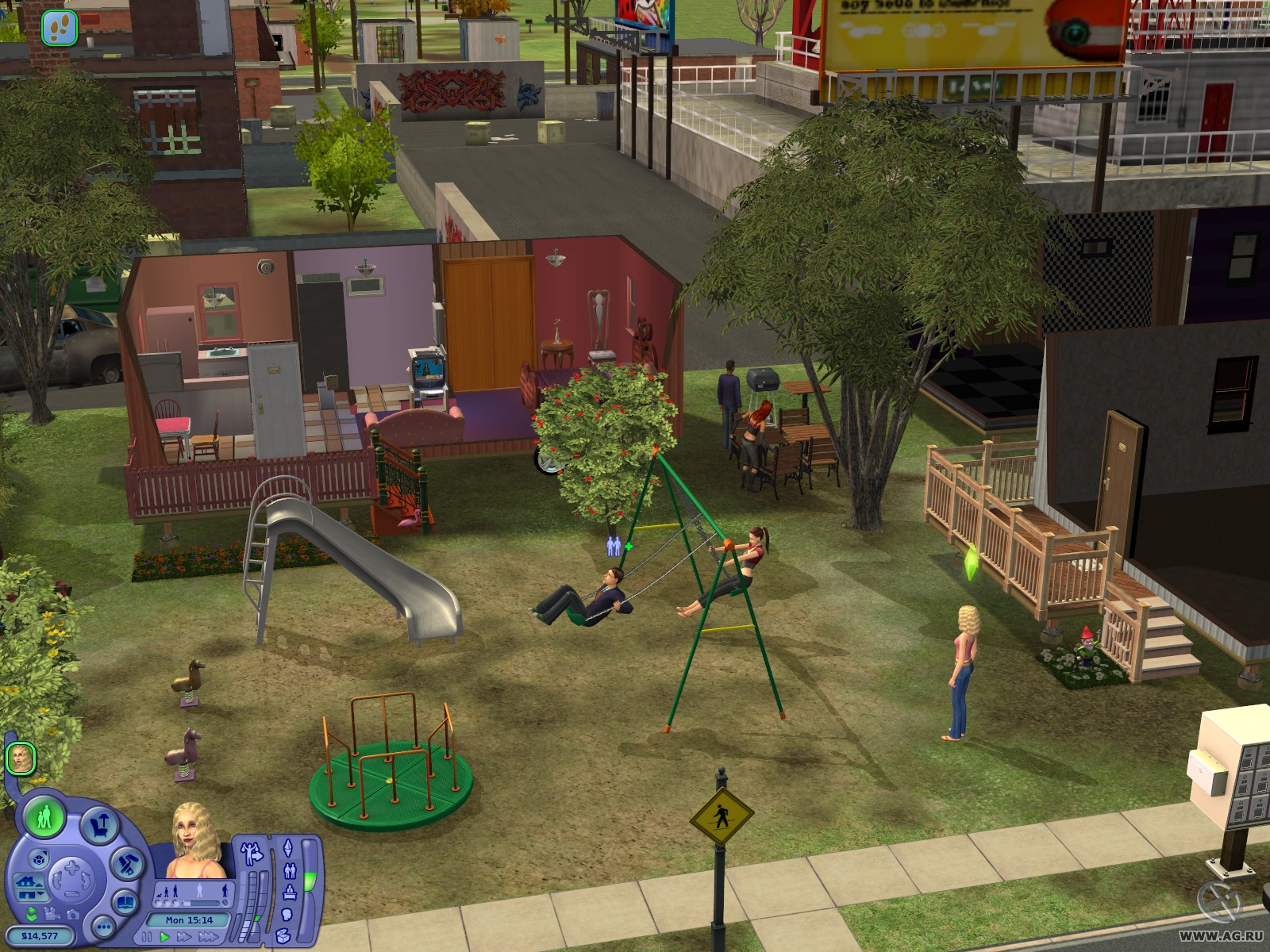Viewport: 1270px width, 952px height.
Task: Open the options ellipsis button
Action: 103,926
